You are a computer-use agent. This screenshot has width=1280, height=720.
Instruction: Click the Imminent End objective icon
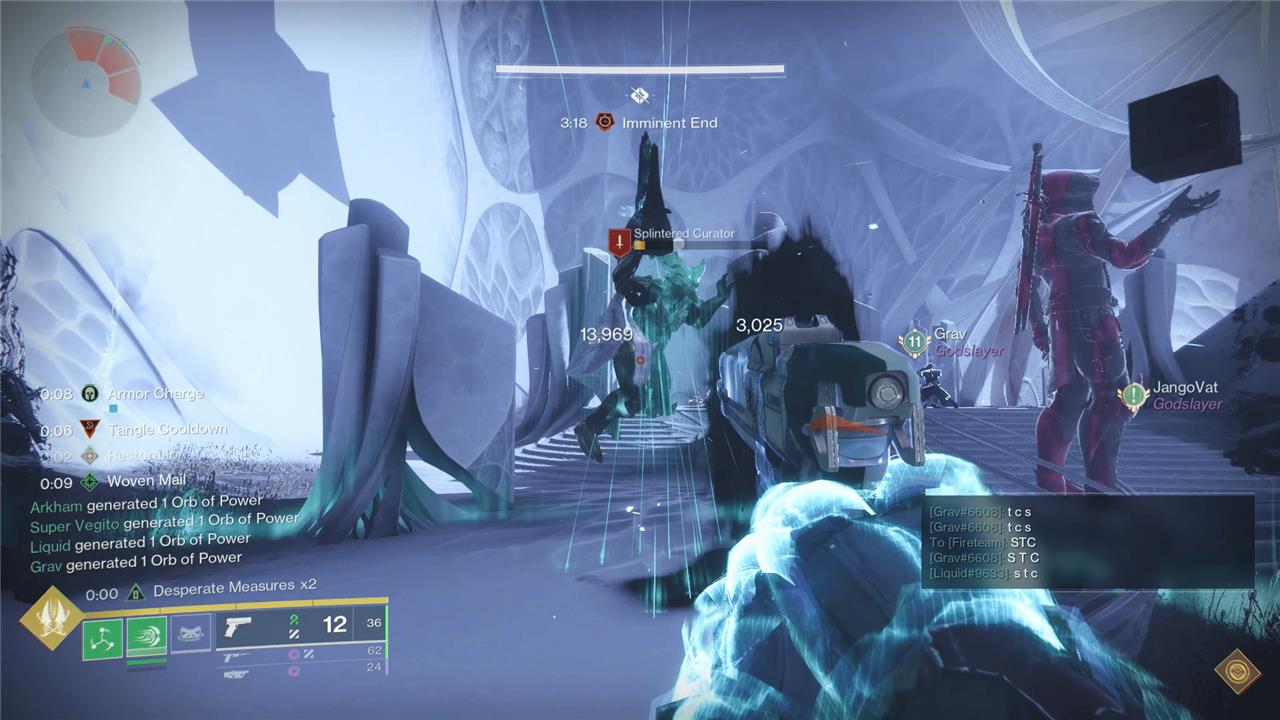604,122
